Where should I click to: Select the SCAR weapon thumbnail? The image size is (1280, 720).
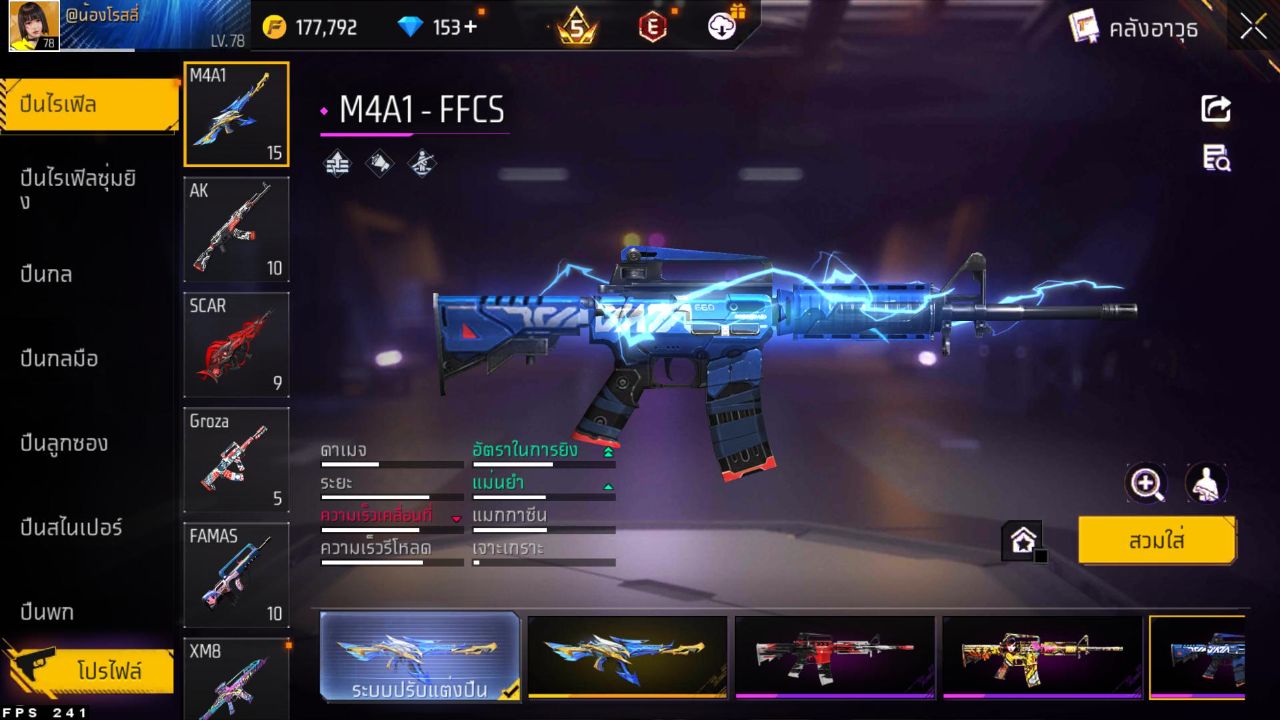[x=236, y=344]
